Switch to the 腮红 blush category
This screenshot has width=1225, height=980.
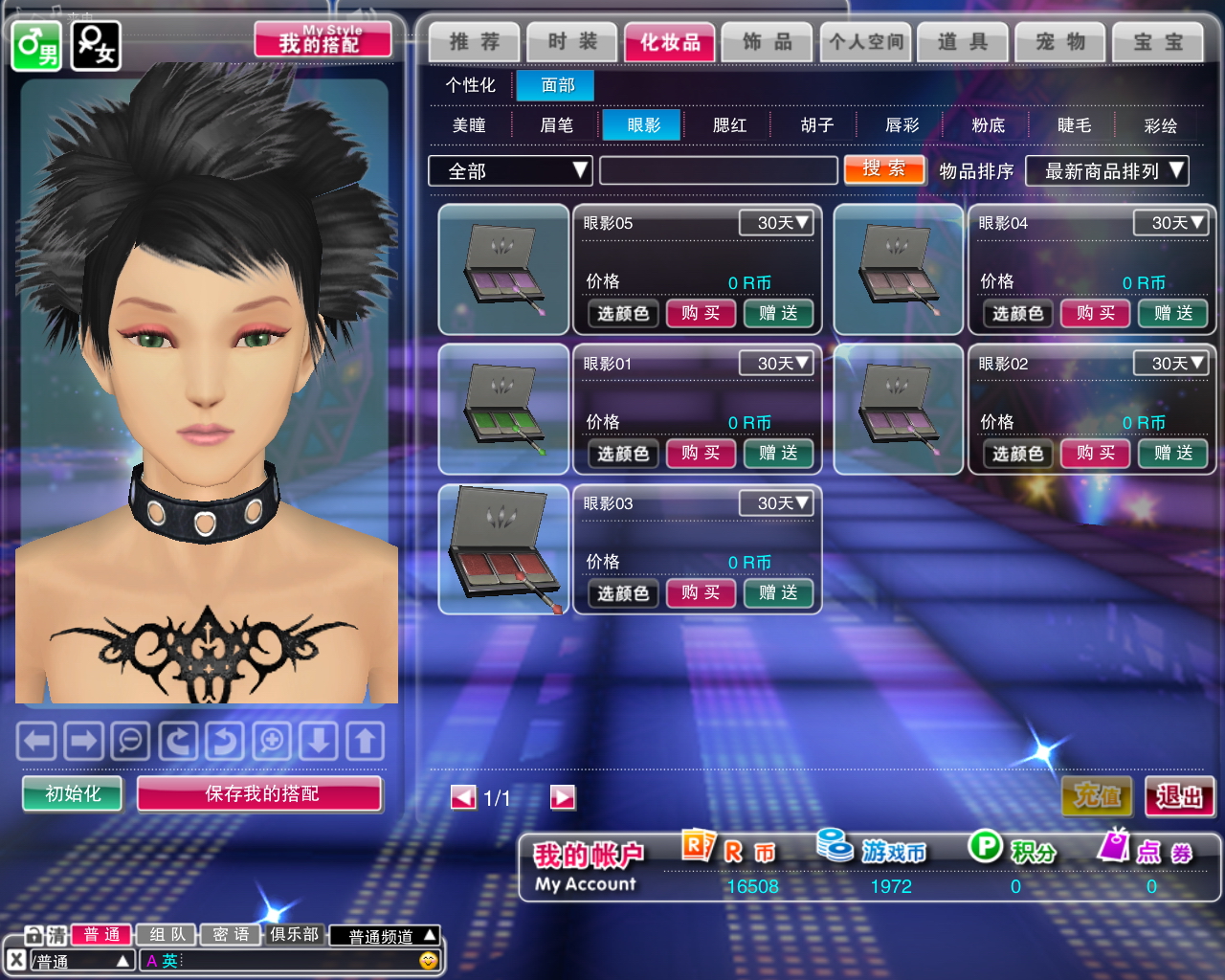729,125
